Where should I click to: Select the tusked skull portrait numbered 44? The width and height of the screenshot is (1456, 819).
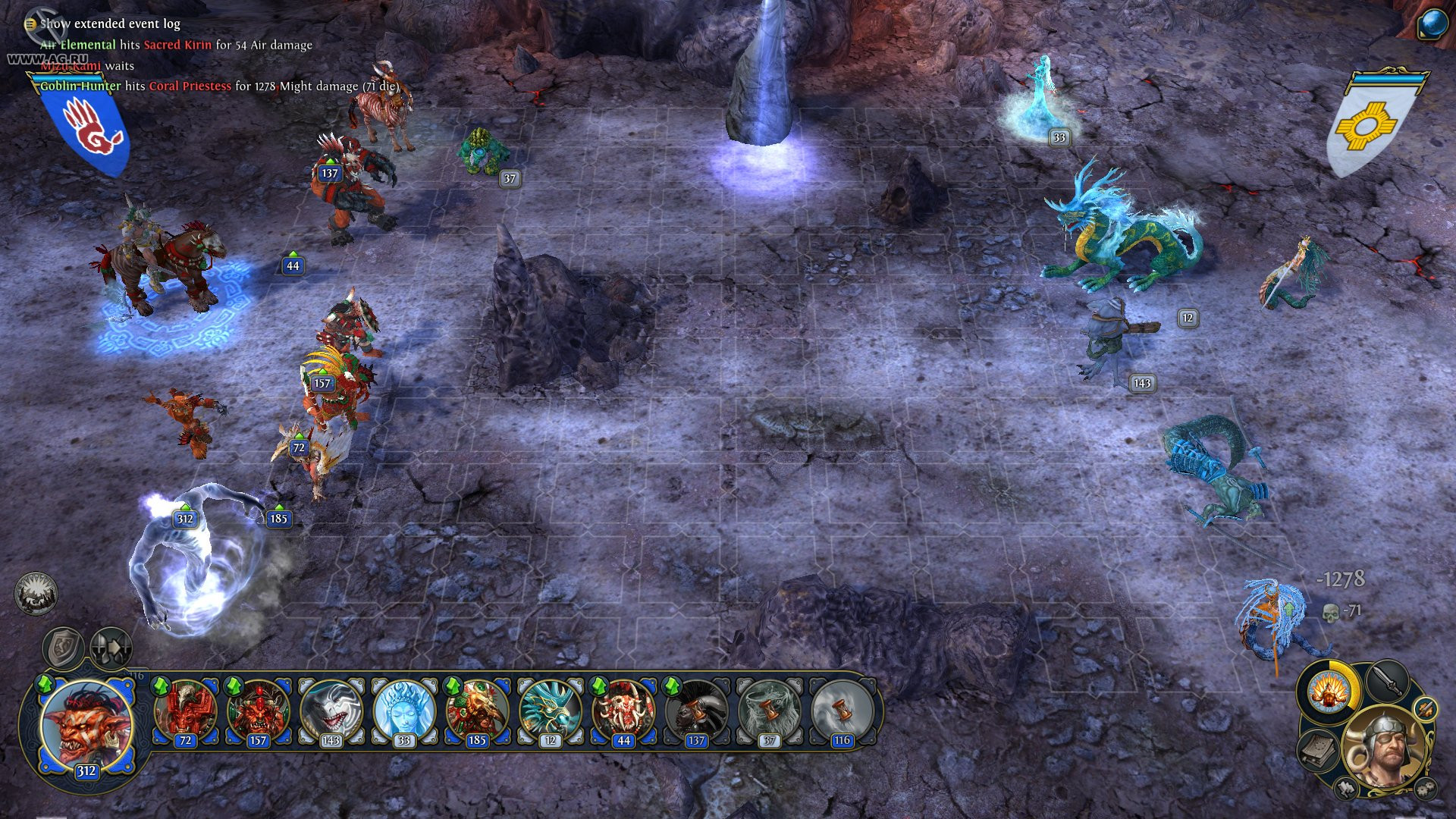tap(623, 712)
